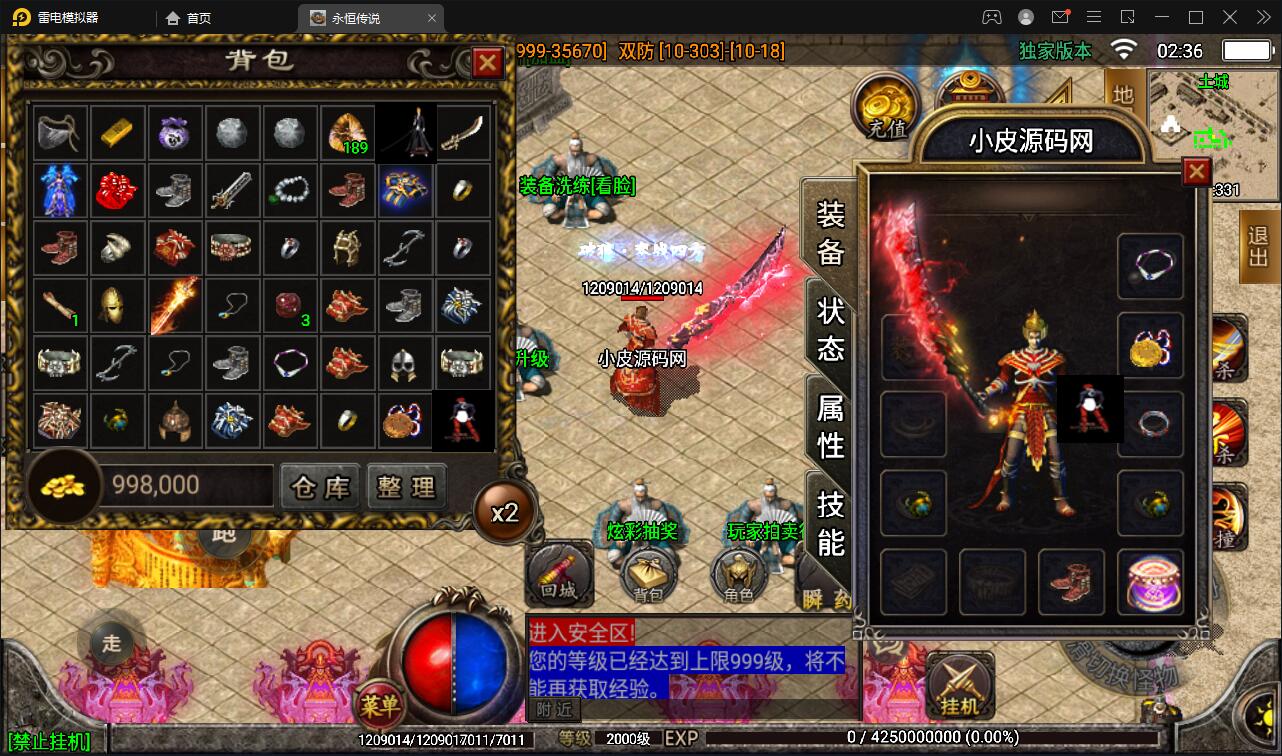This screenshot has width=1282, height=756.
Task: Tap the 回城 return-to-town button
Action: 559,576
